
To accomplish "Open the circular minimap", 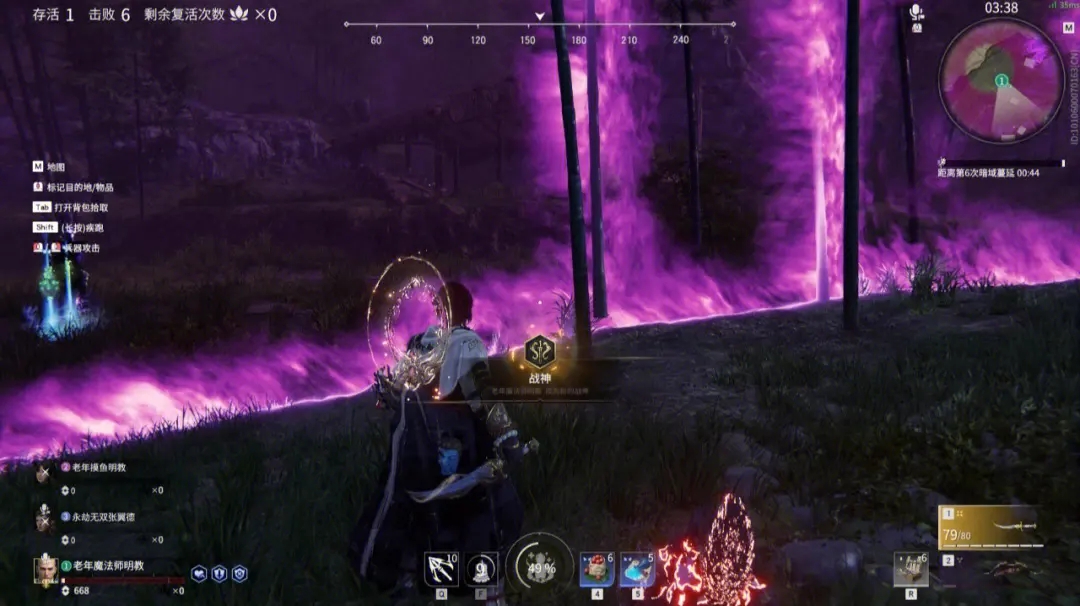I will [x=1001, y=80].
